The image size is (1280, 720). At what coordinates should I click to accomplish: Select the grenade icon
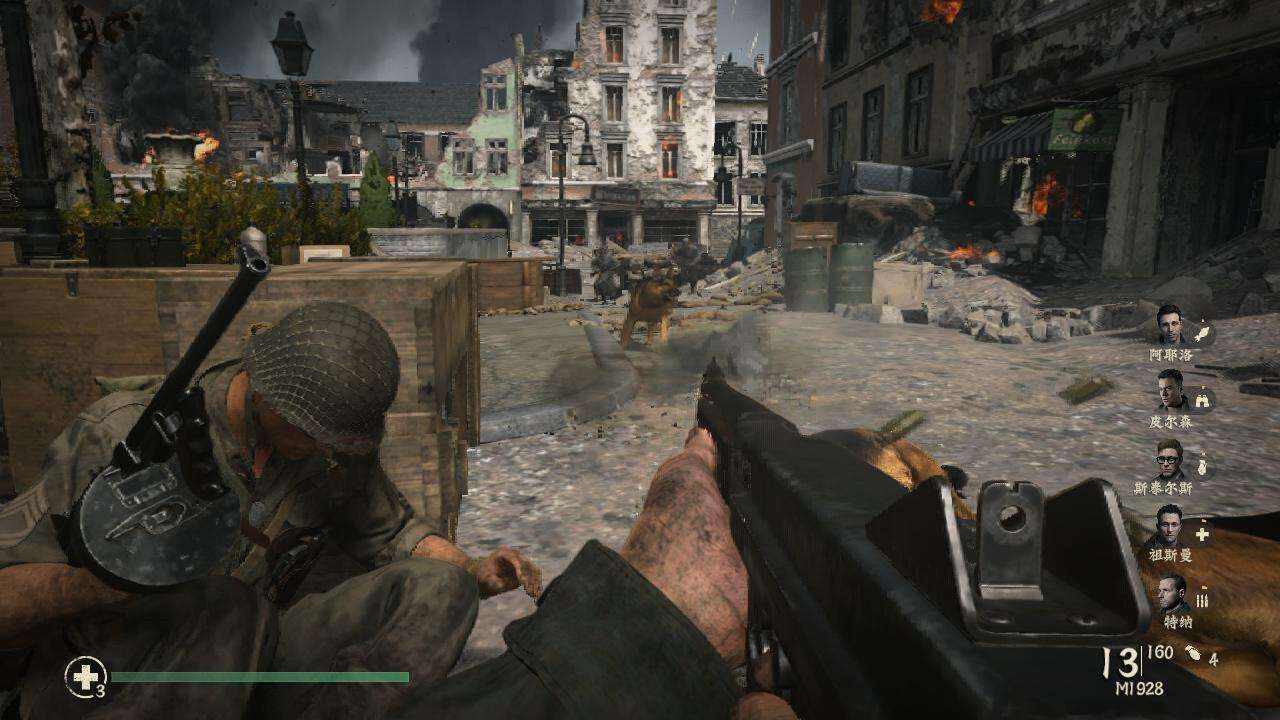click(x=1193, y=657)
